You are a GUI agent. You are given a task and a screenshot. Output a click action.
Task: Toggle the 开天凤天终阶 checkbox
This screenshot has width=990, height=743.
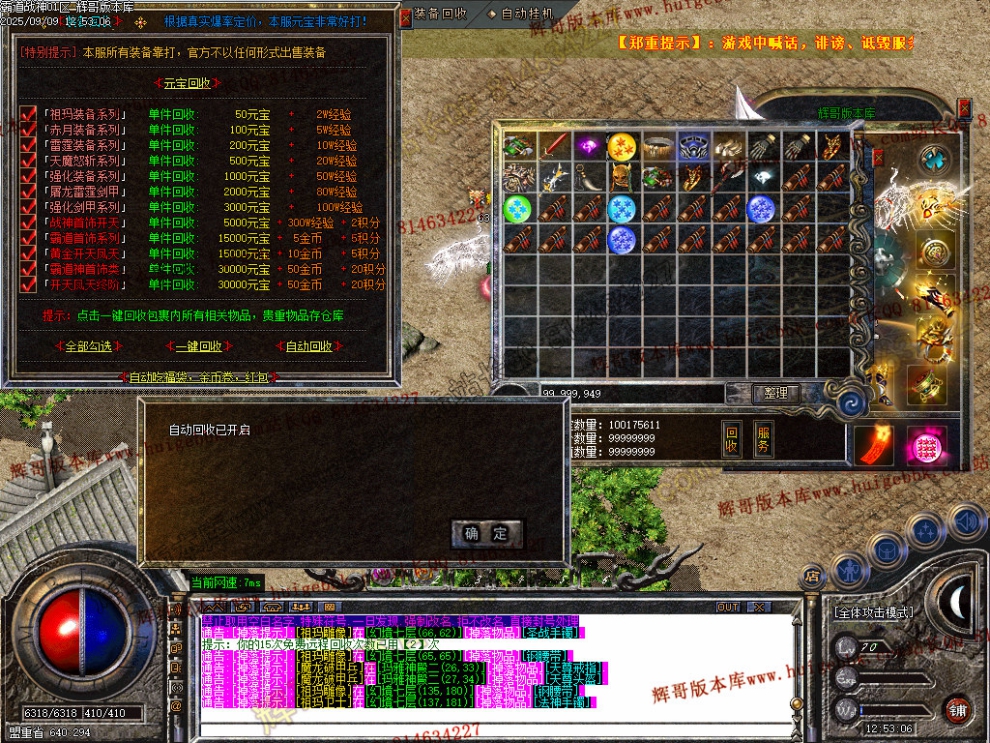(x=28, y=284)
